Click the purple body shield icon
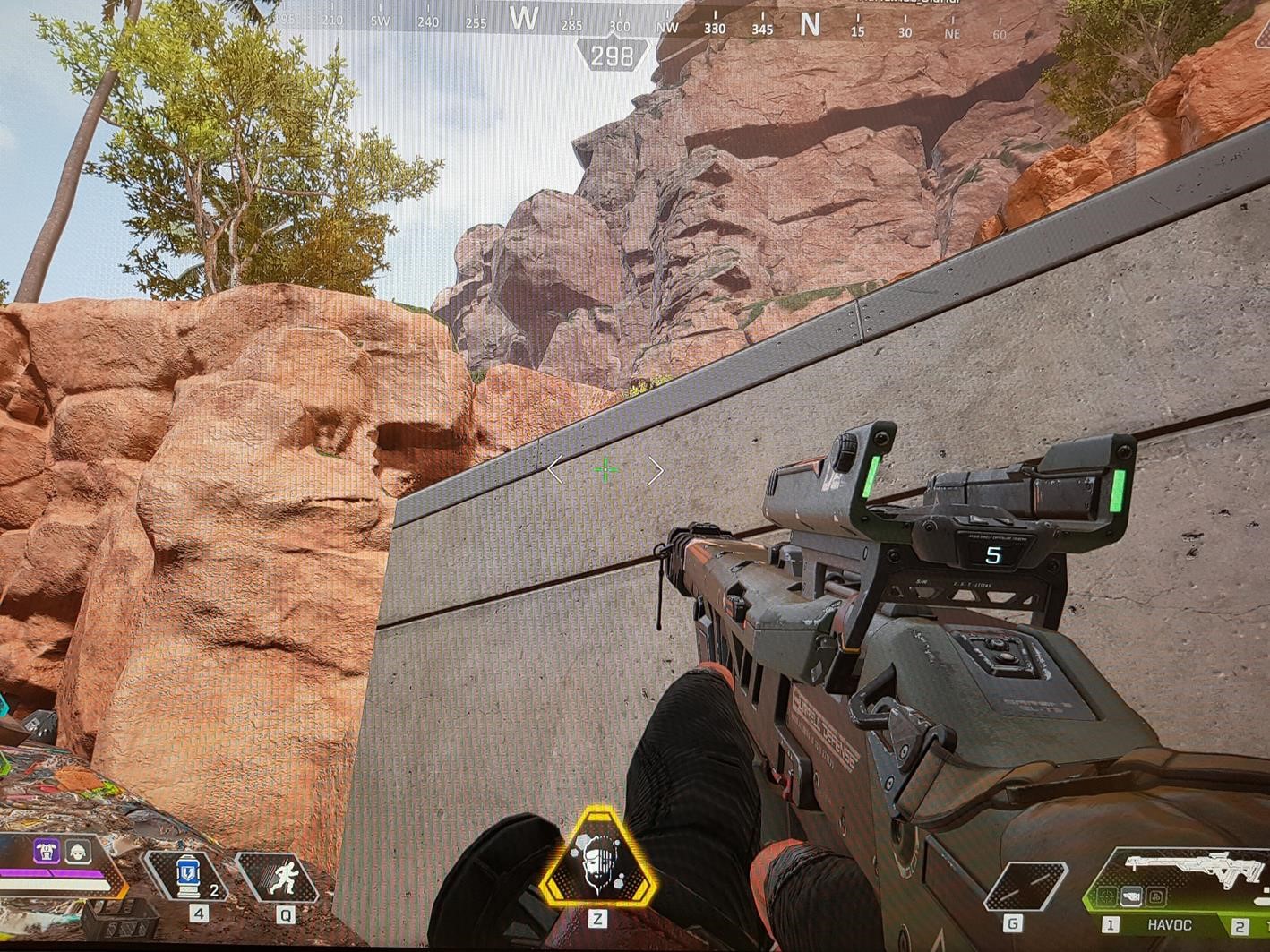Viewport: 1270px width, 952px height. tap(47, 852)
